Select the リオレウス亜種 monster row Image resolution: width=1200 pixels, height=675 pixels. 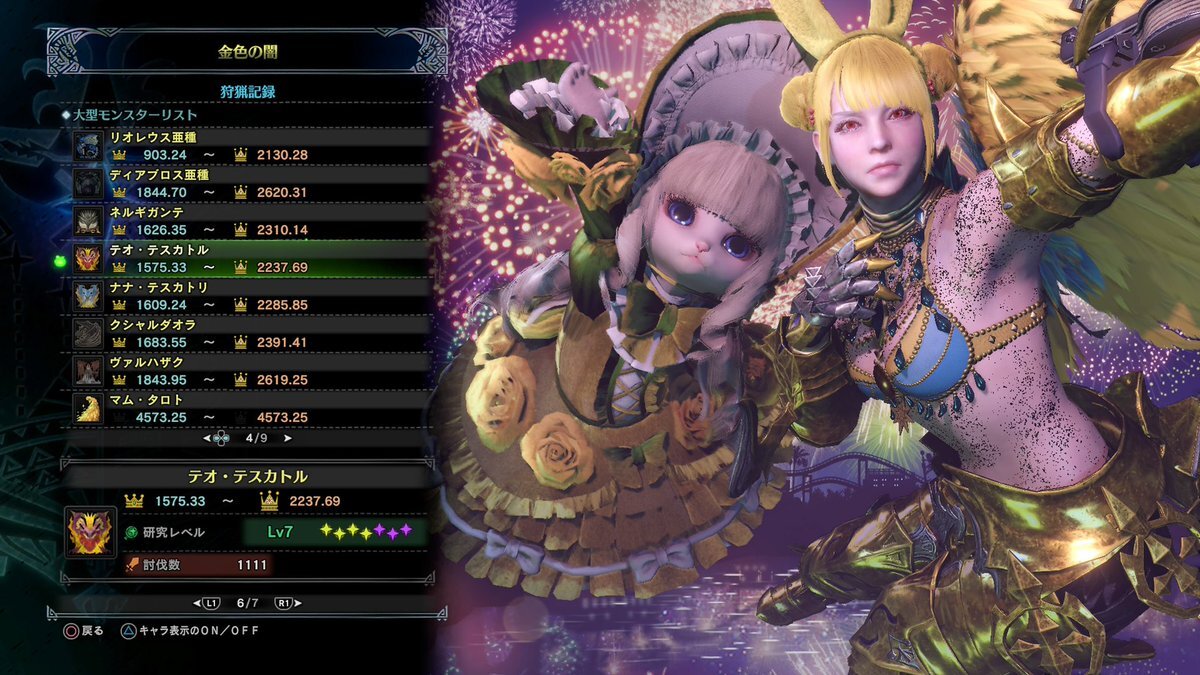coord(250,145)
